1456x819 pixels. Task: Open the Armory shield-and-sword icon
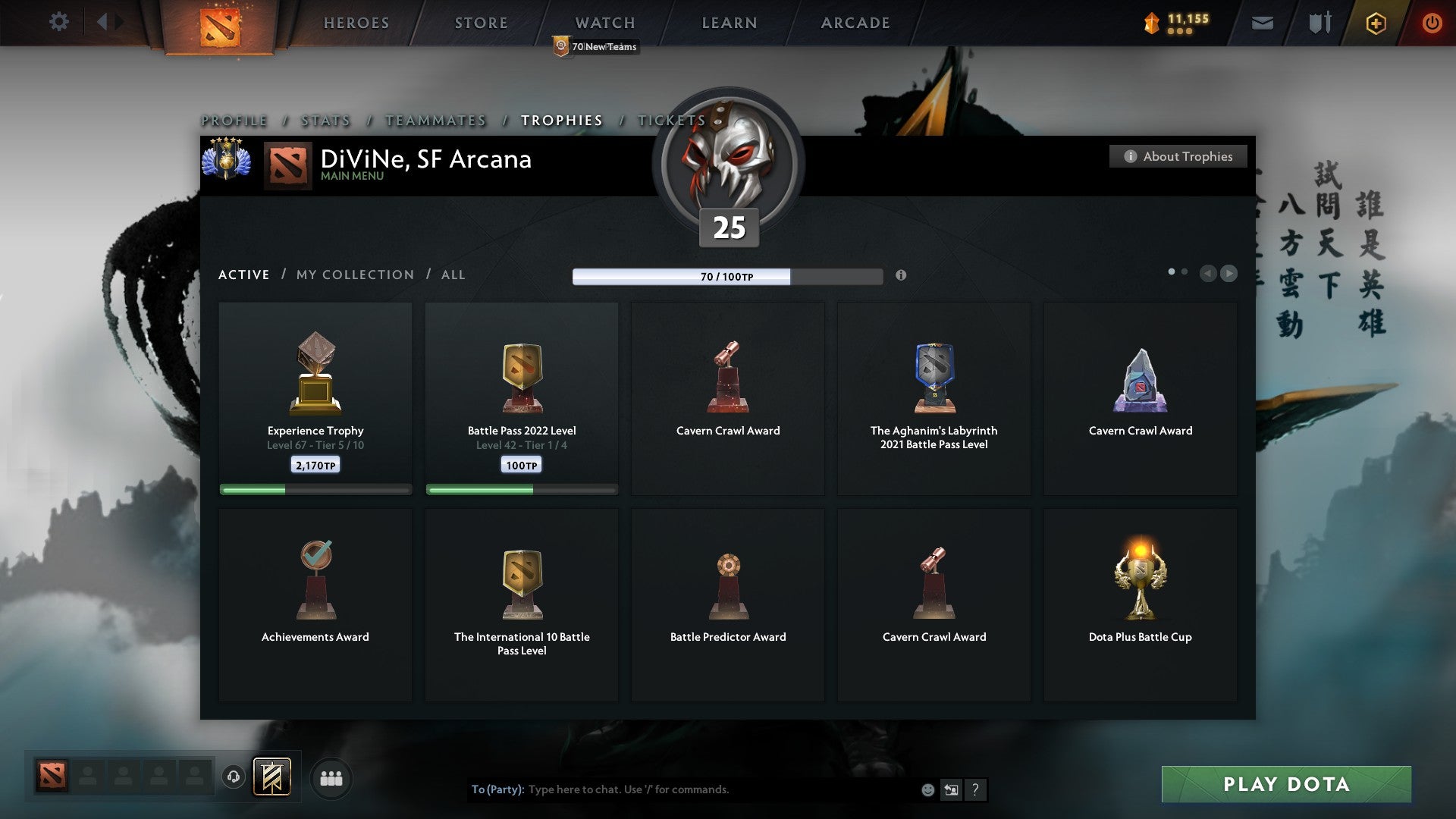[x=1319, y=23]
